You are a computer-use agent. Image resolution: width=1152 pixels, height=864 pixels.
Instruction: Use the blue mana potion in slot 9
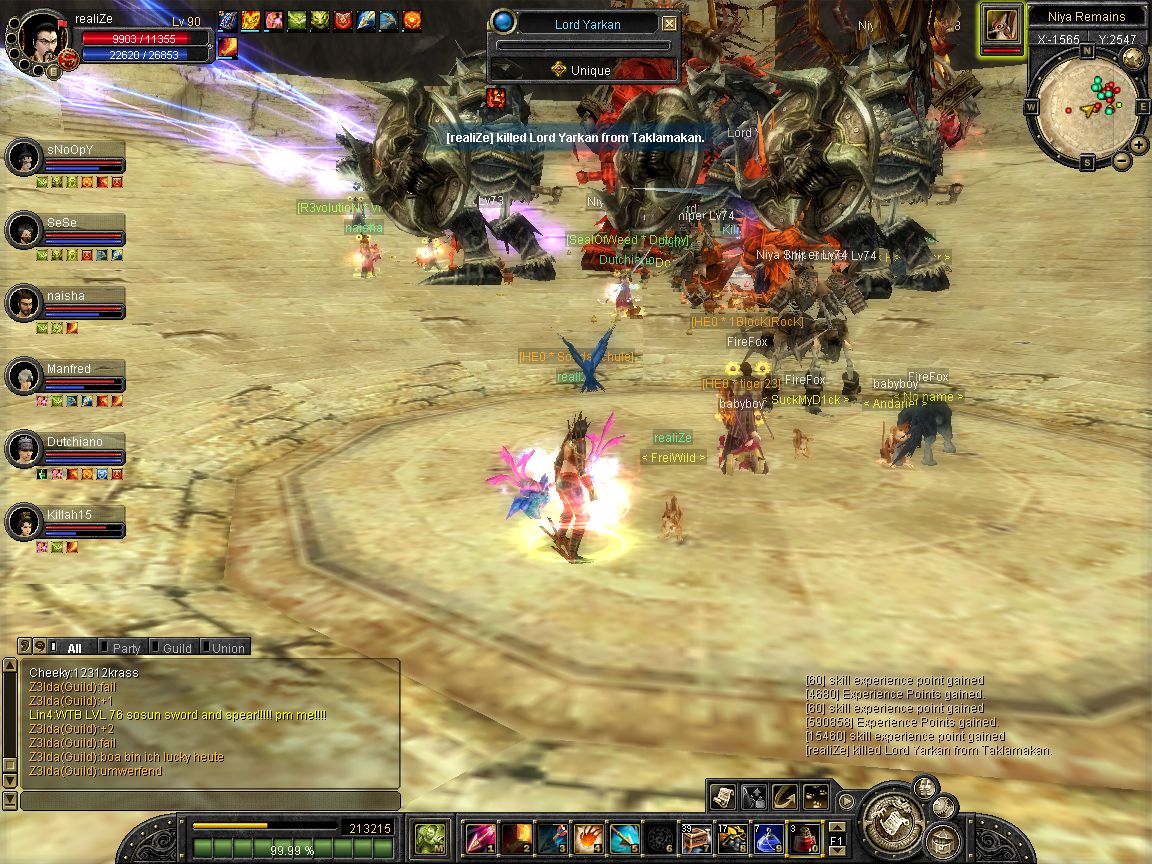pos(767,838)
